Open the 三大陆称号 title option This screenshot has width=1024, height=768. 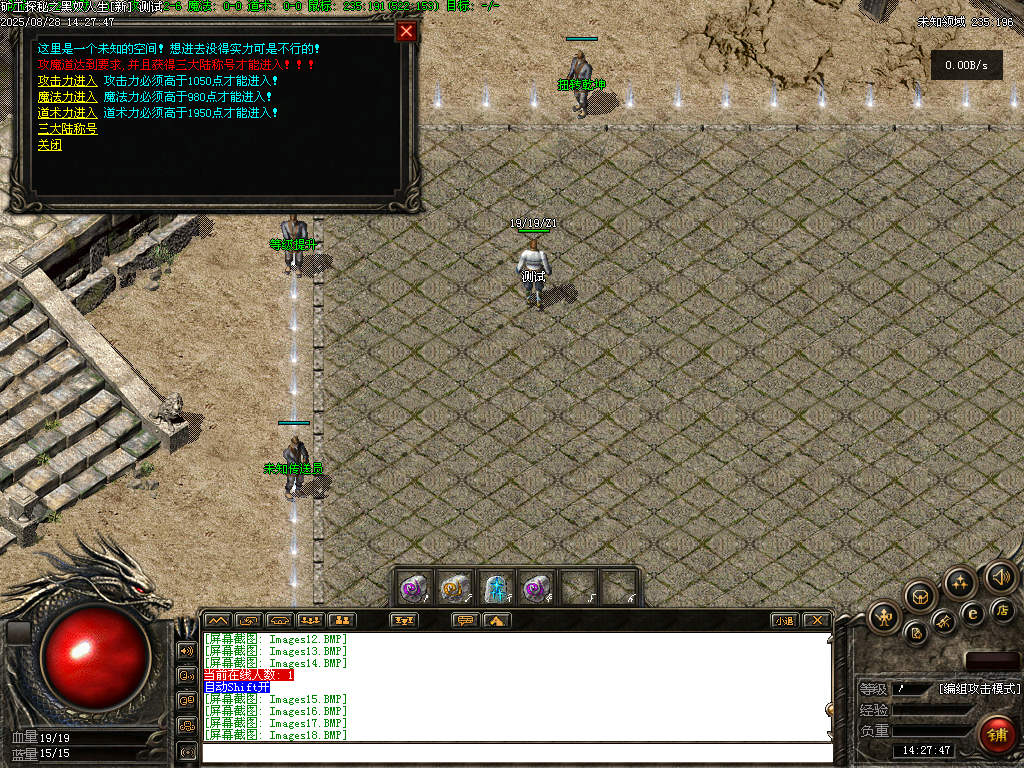(x=67, y=129)
